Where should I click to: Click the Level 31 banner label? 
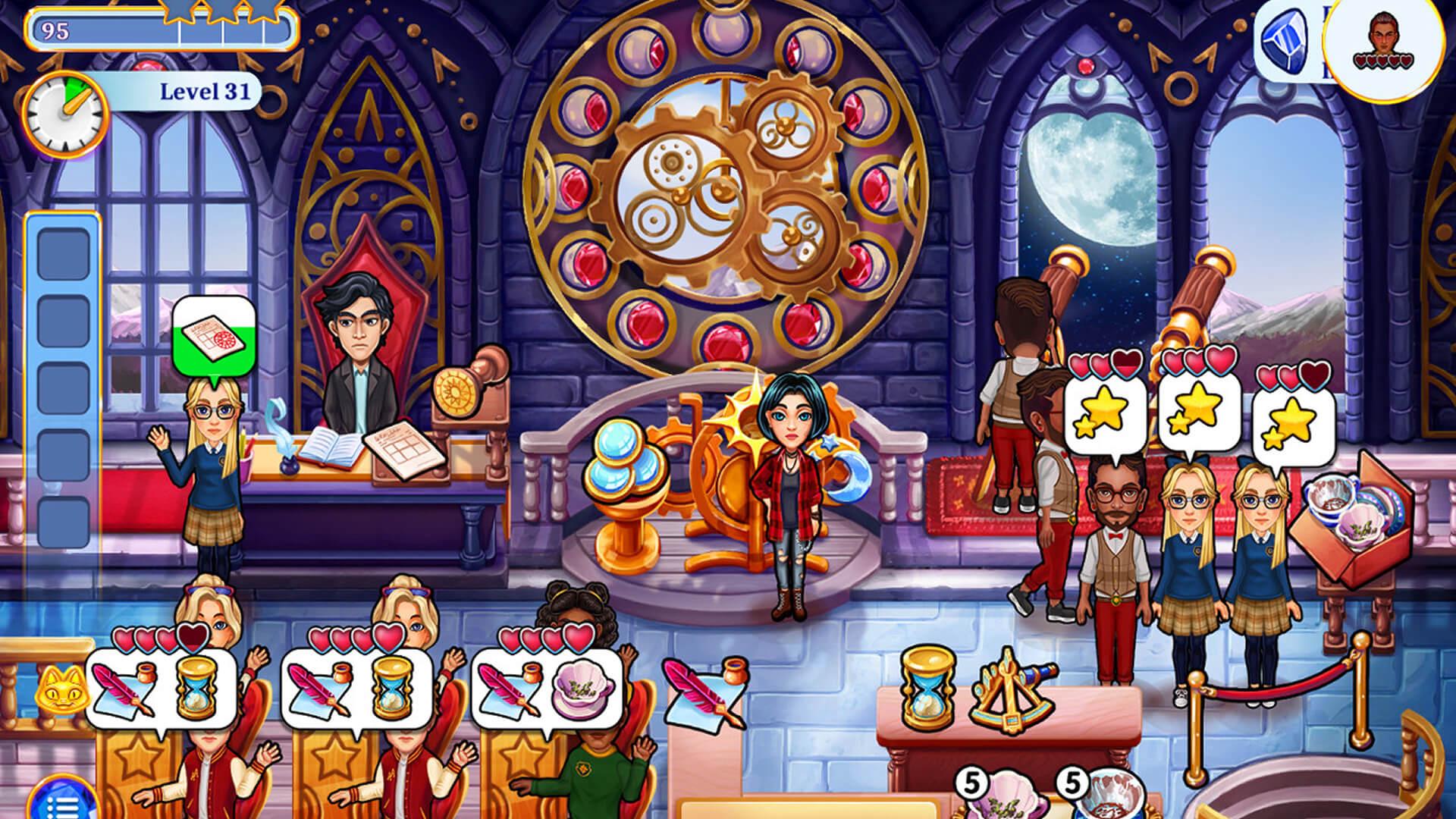coord(205,90)
